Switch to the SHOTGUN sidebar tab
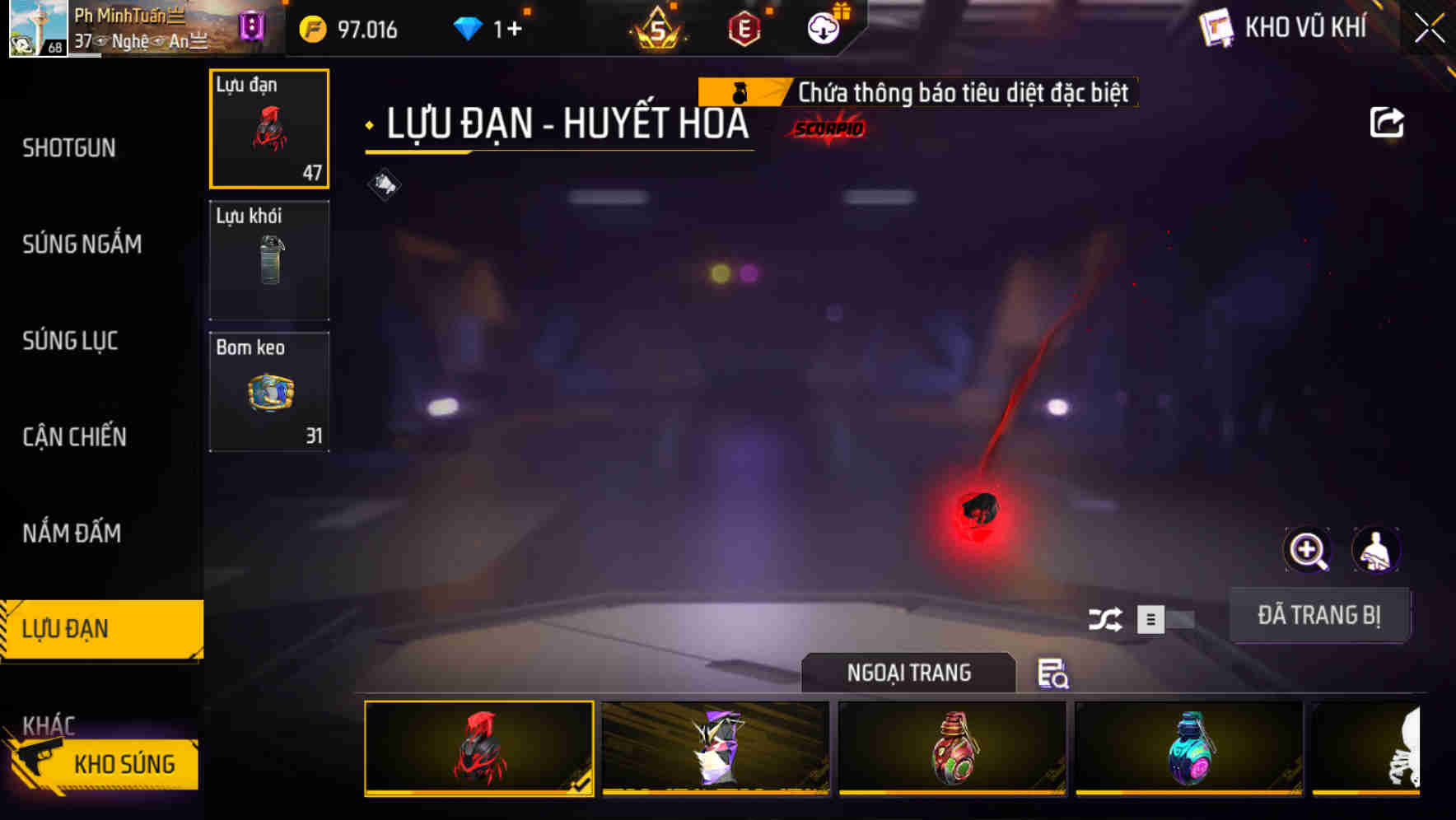Viewport: 1456px width, 820px height. tap(69, 147)
